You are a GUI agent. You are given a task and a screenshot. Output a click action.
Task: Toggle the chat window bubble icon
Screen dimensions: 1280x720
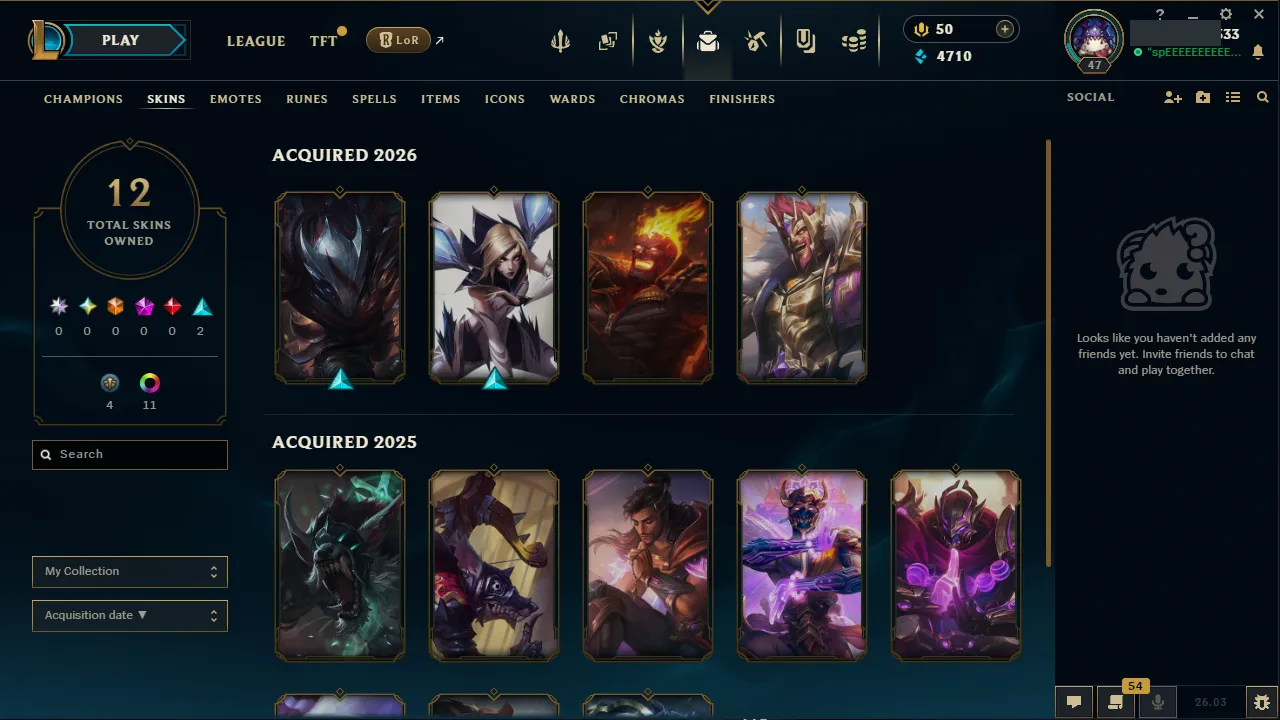click(1074, 701)
